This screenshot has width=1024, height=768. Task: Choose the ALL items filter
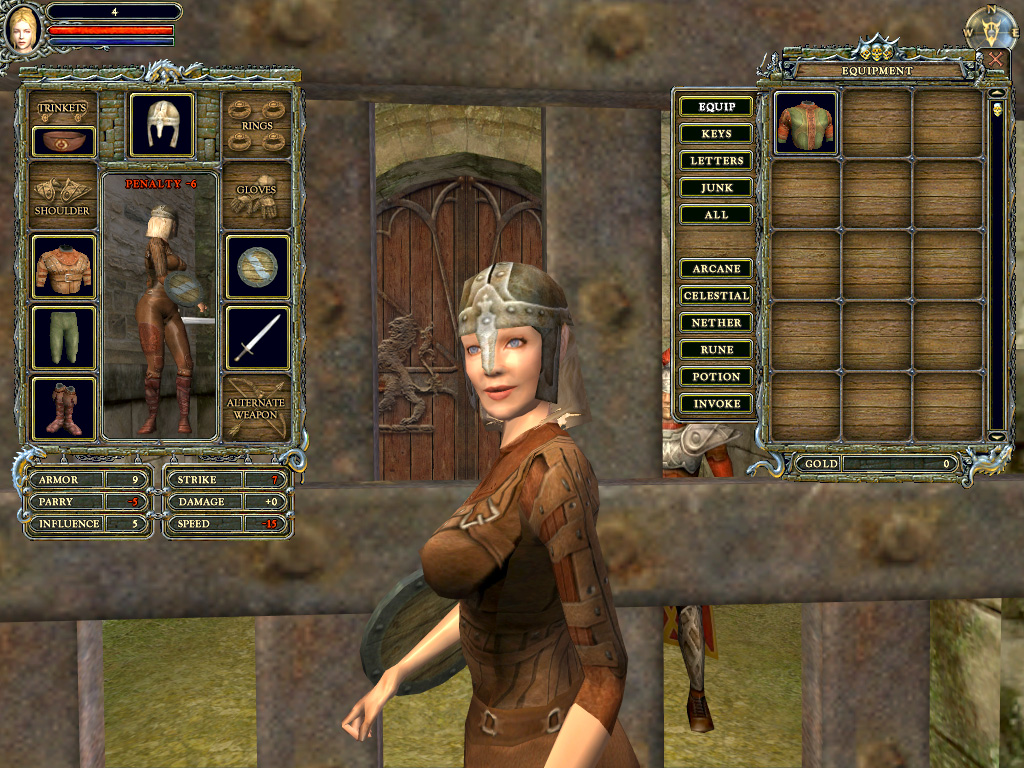(x=716, y=215)
